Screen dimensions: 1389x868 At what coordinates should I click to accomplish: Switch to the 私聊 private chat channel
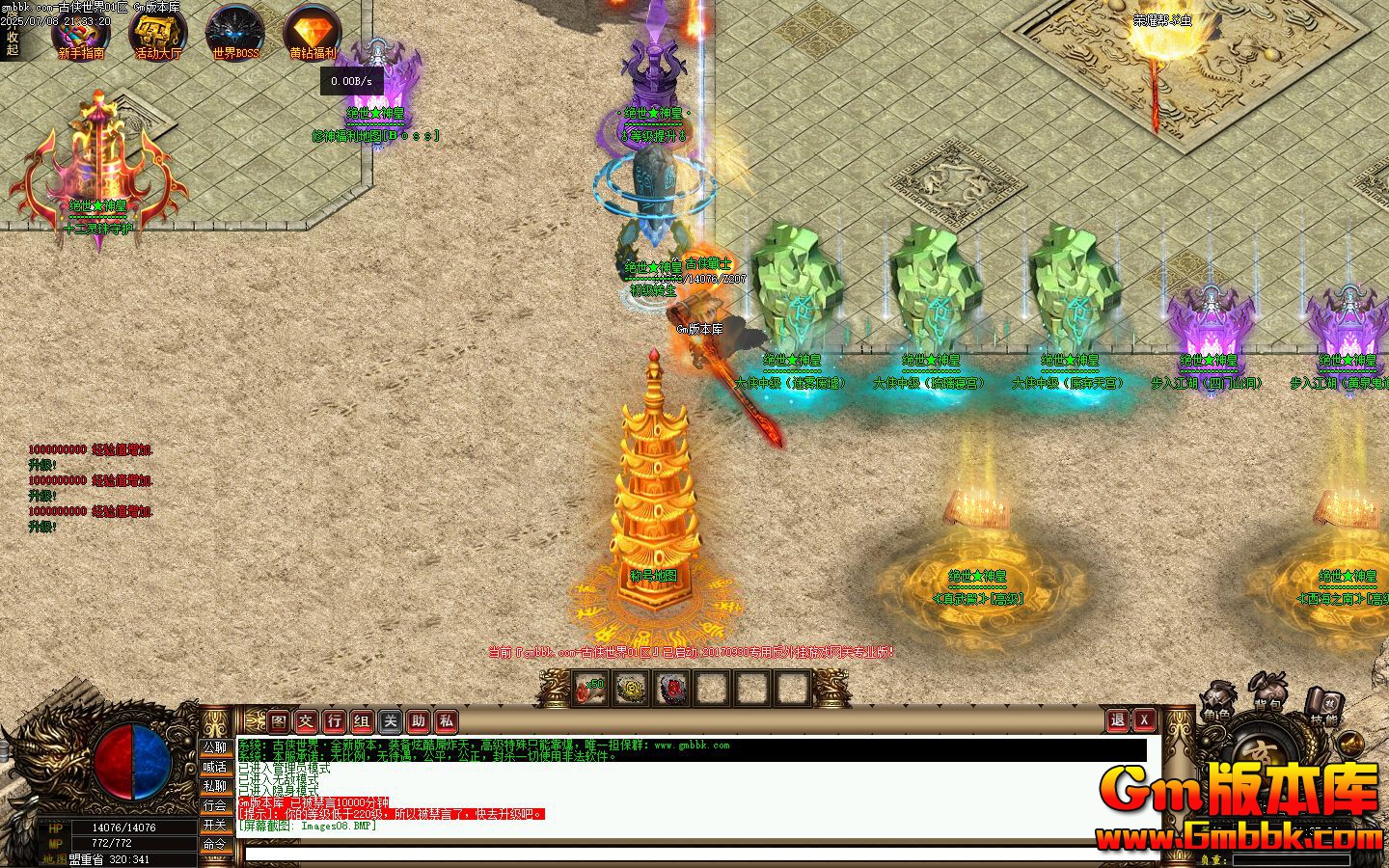pos(214,786)
